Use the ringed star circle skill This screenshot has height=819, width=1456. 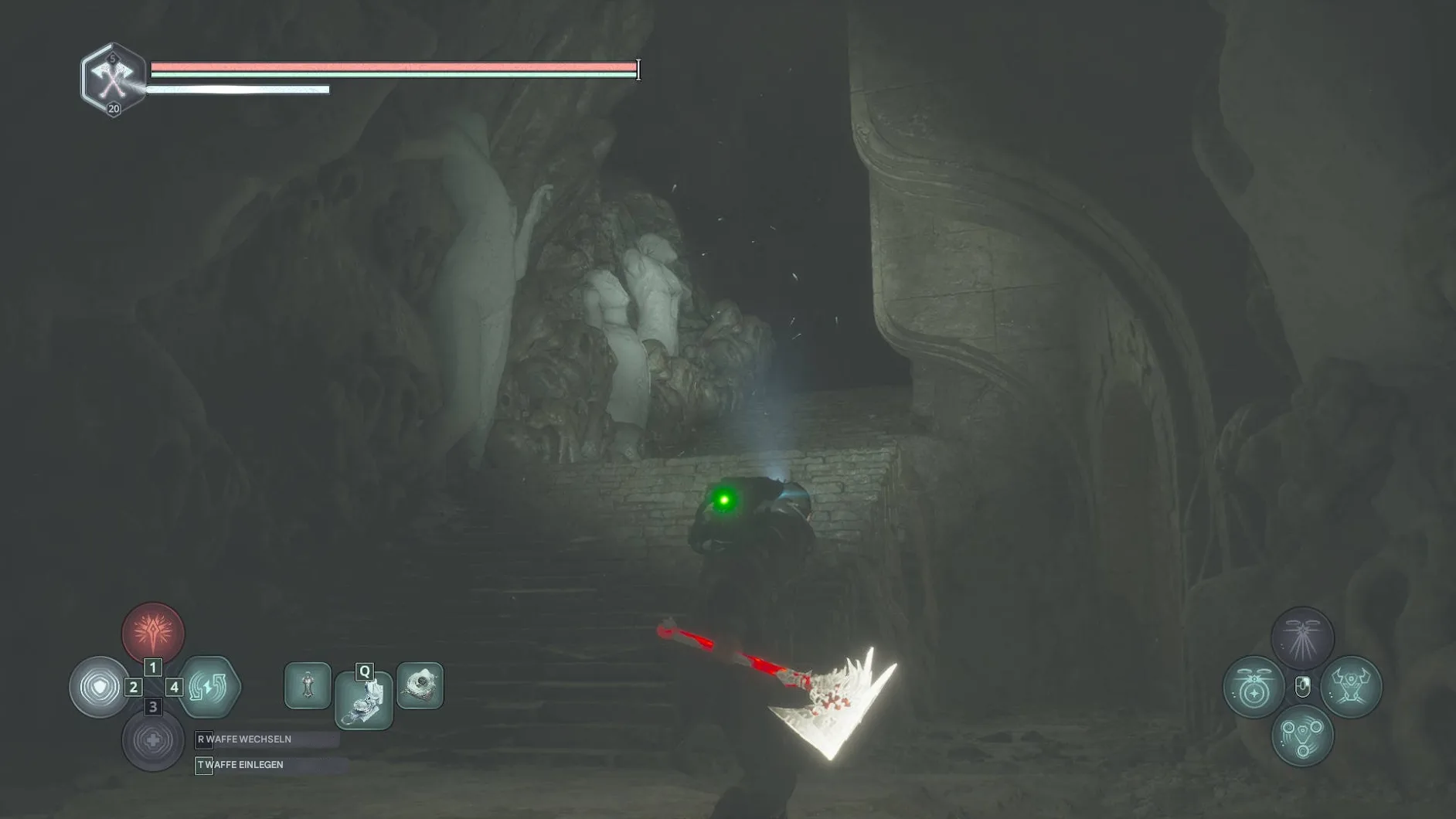(1254, 687)
